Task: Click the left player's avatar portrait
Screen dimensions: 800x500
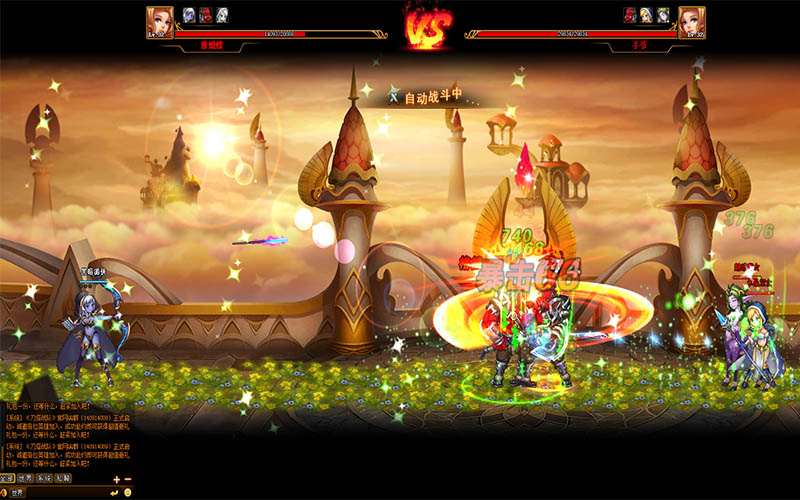Action: pyautogui.click(x=160, y=19)
